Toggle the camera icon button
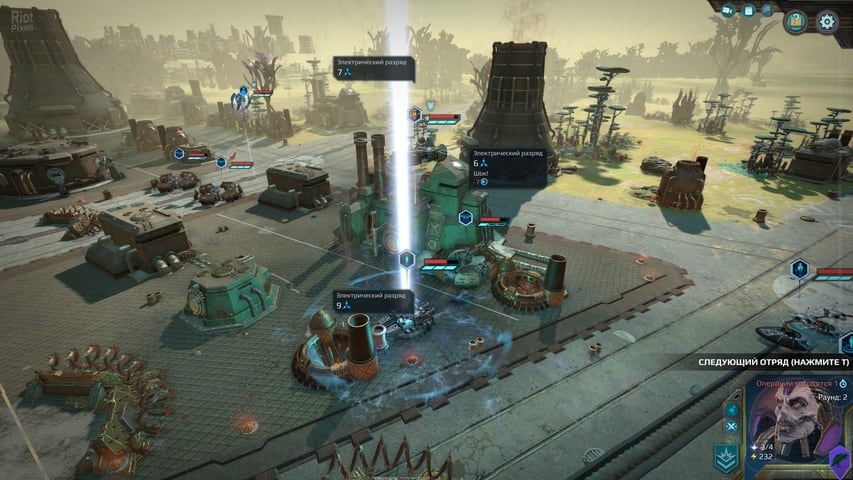Screen dimensions: 853x480 click(728, 10)
